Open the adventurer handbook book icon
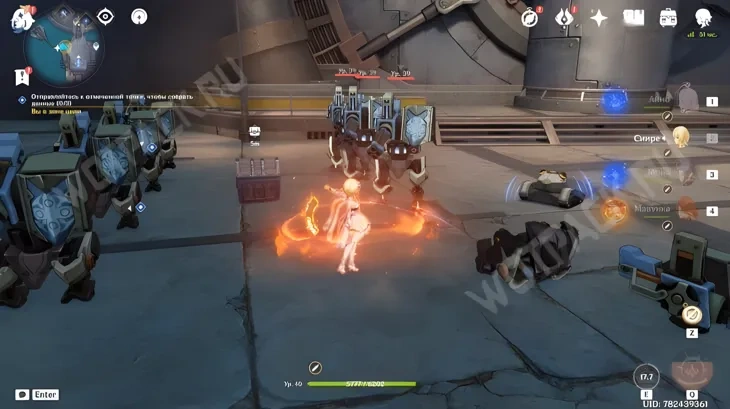This screenshot has height=409, width=730. (x=633, y=17)
